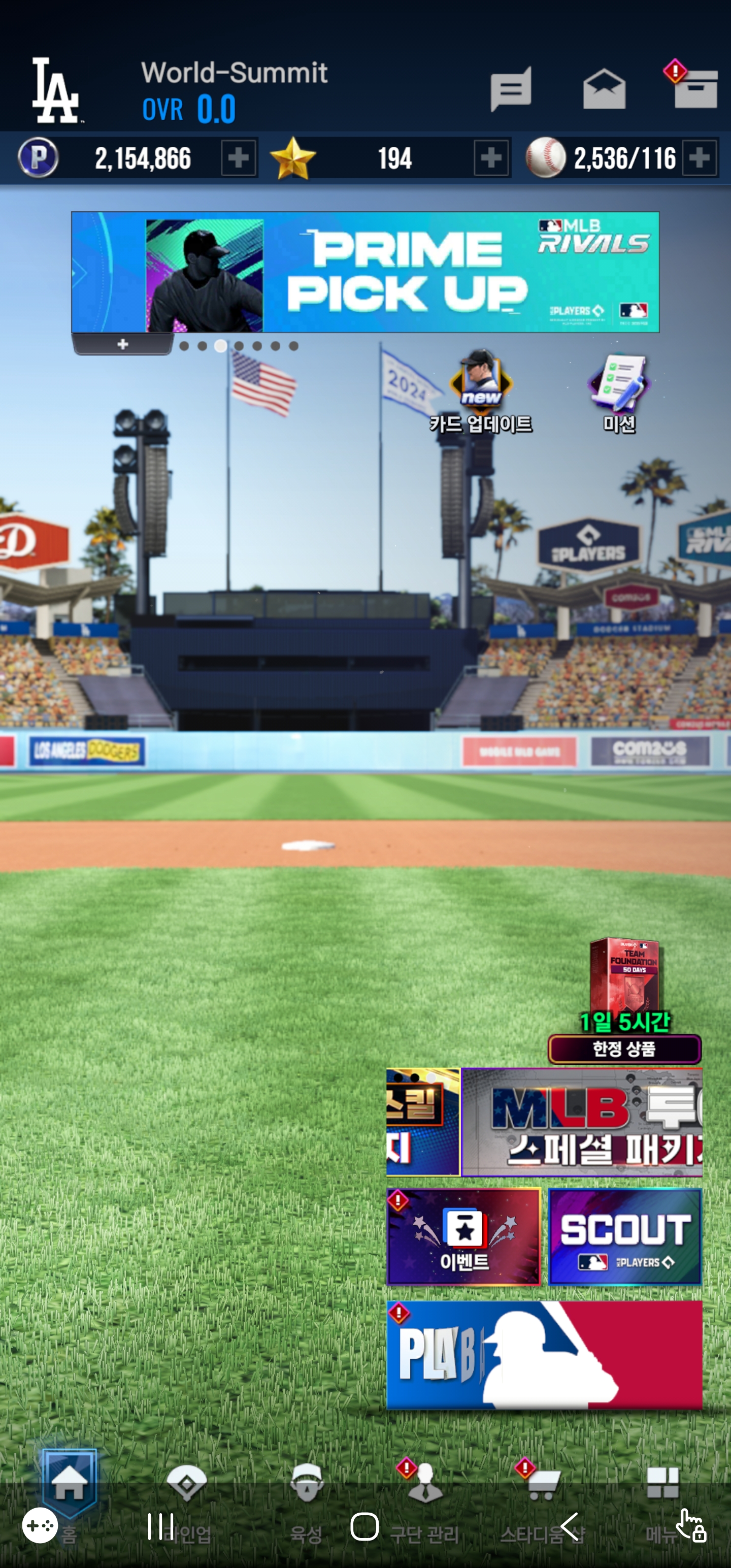Open MLB 스페셜 패키지 promo banner
731x1568 pixels.
(582, 1122)
